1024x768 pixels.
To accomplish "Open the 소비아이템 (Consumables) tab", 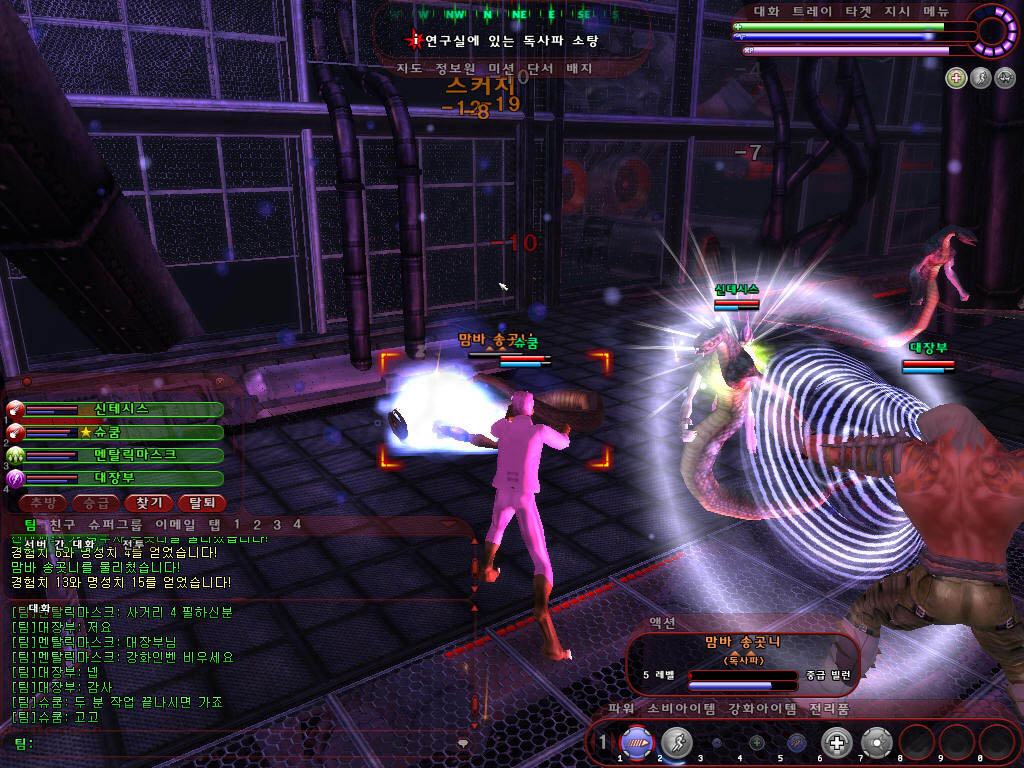I will [x=682, y=709].
